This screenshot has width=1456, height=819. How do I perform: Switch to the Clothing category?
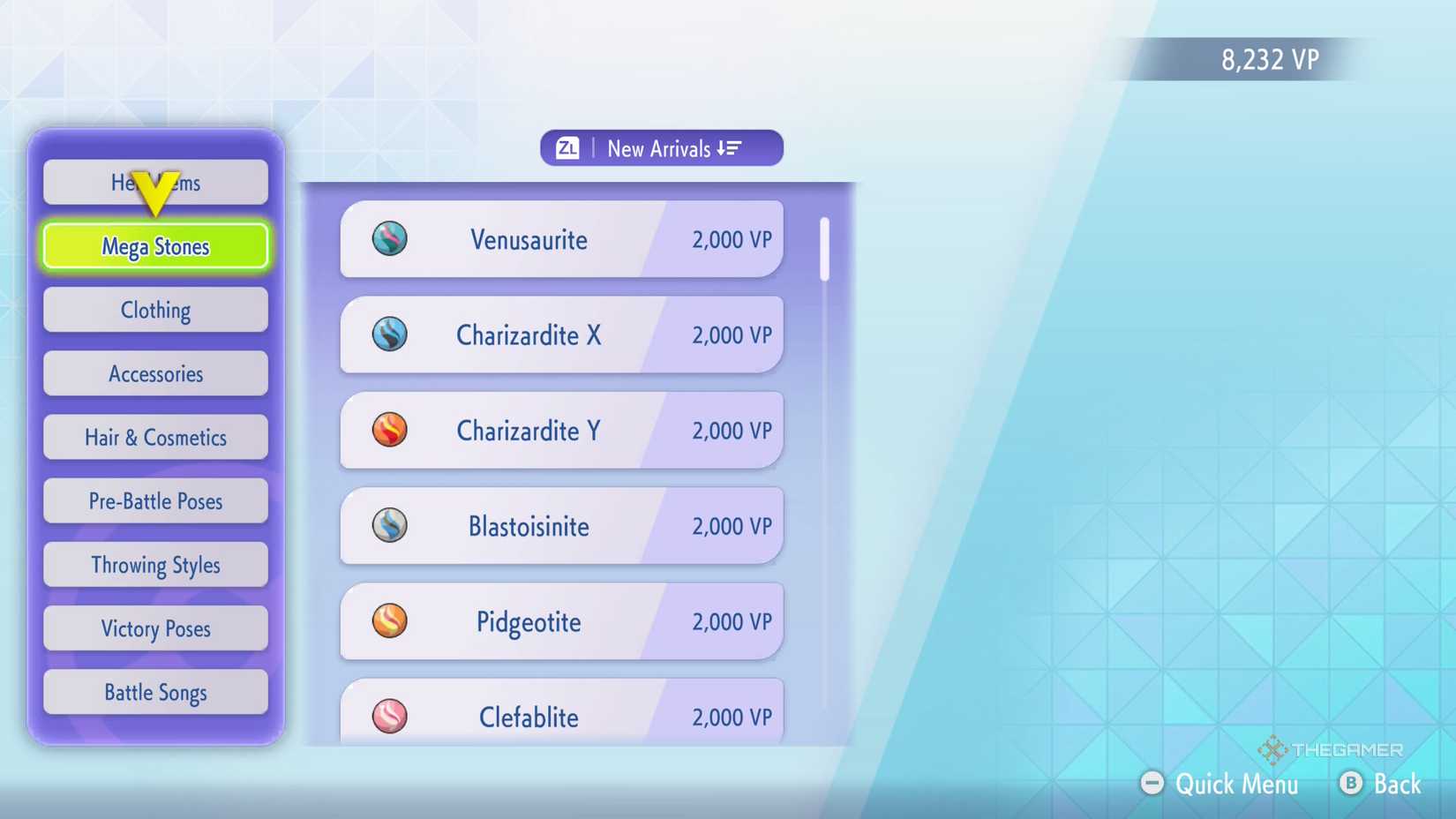pos(154,310)
